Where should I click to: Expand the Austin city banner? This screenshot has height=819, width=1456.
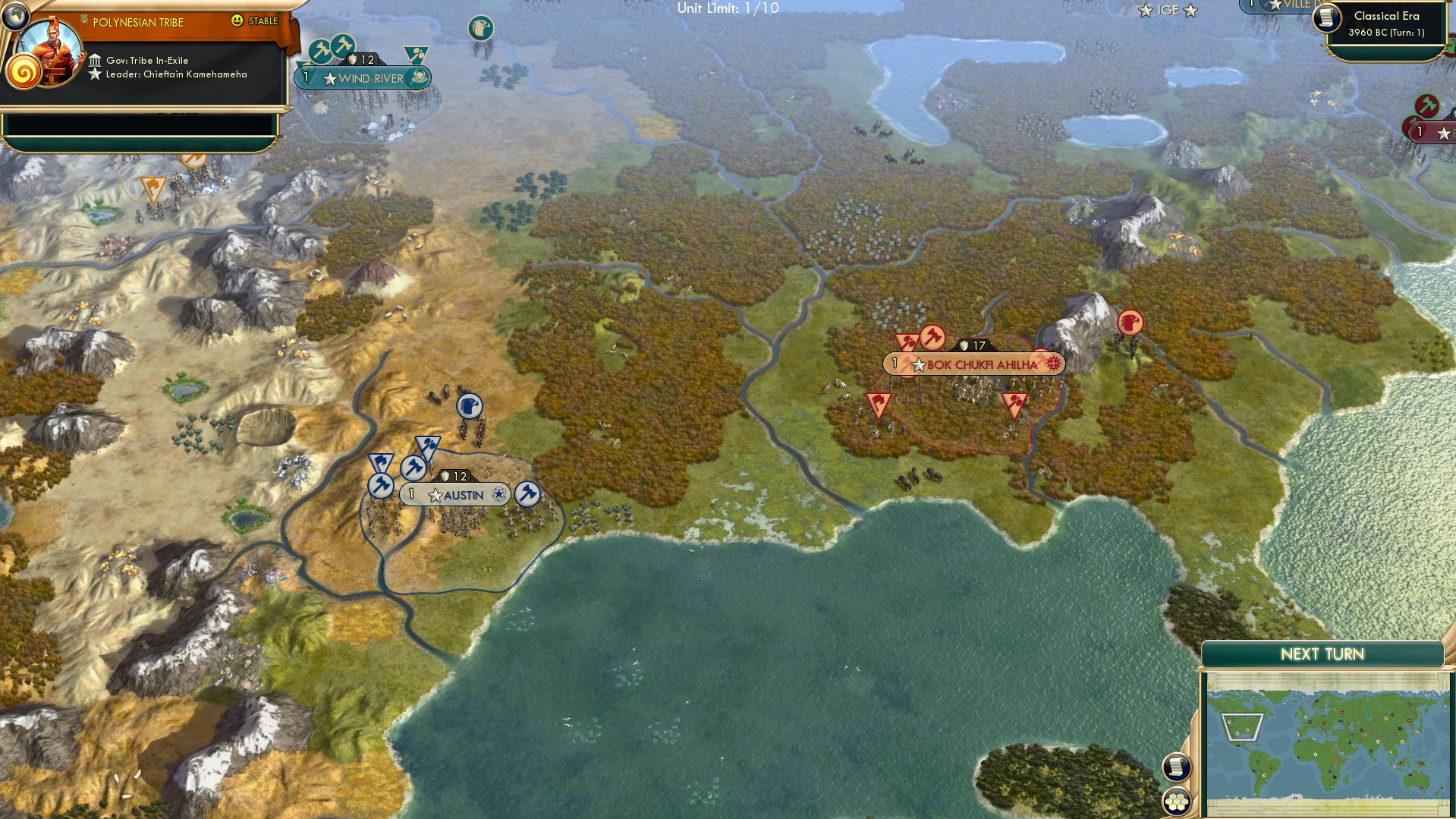tap(461, 495)
